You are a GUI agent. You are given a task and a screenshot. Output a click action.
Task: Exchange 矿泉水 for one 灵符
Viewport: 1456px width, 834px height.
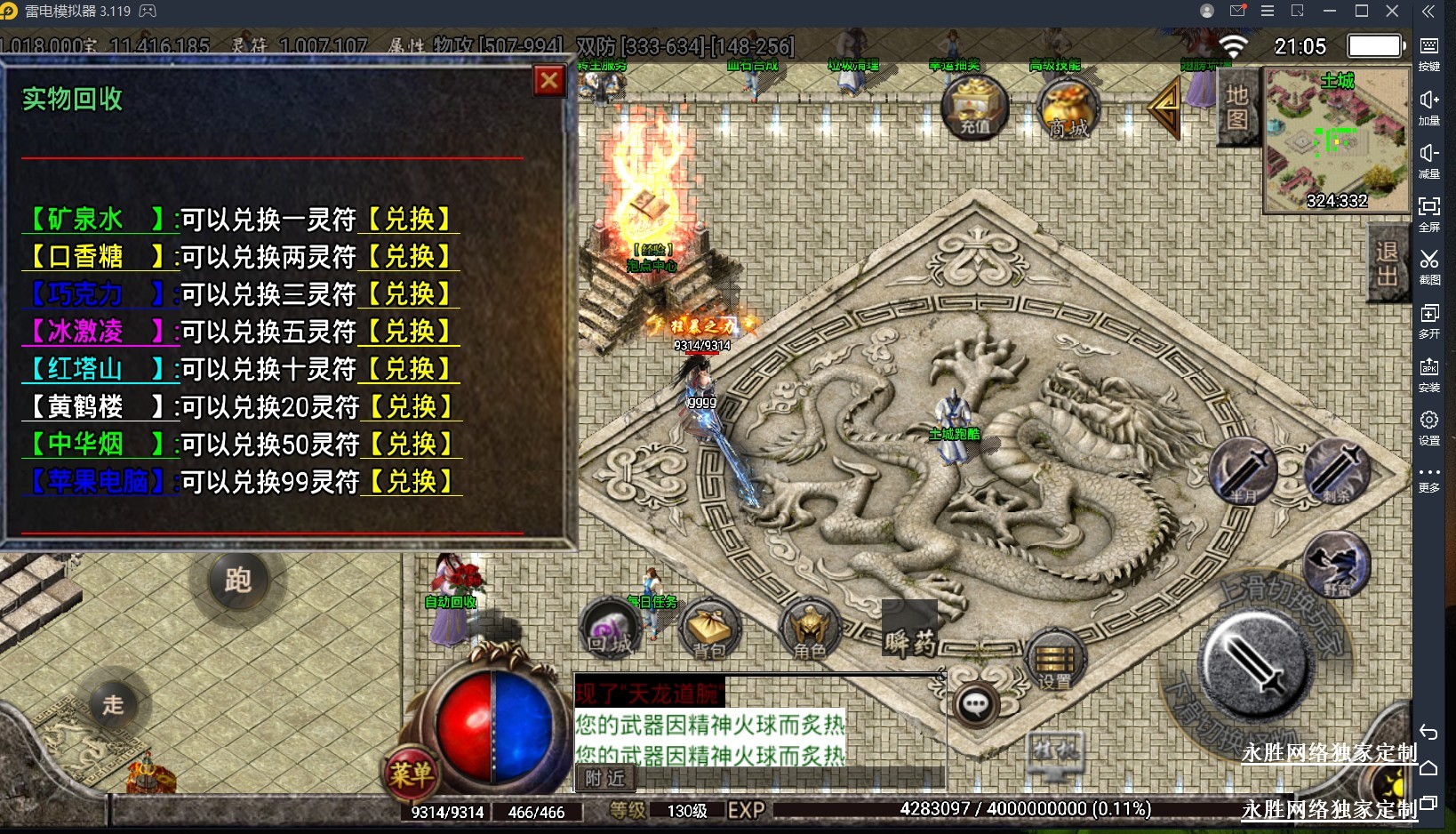410,219
